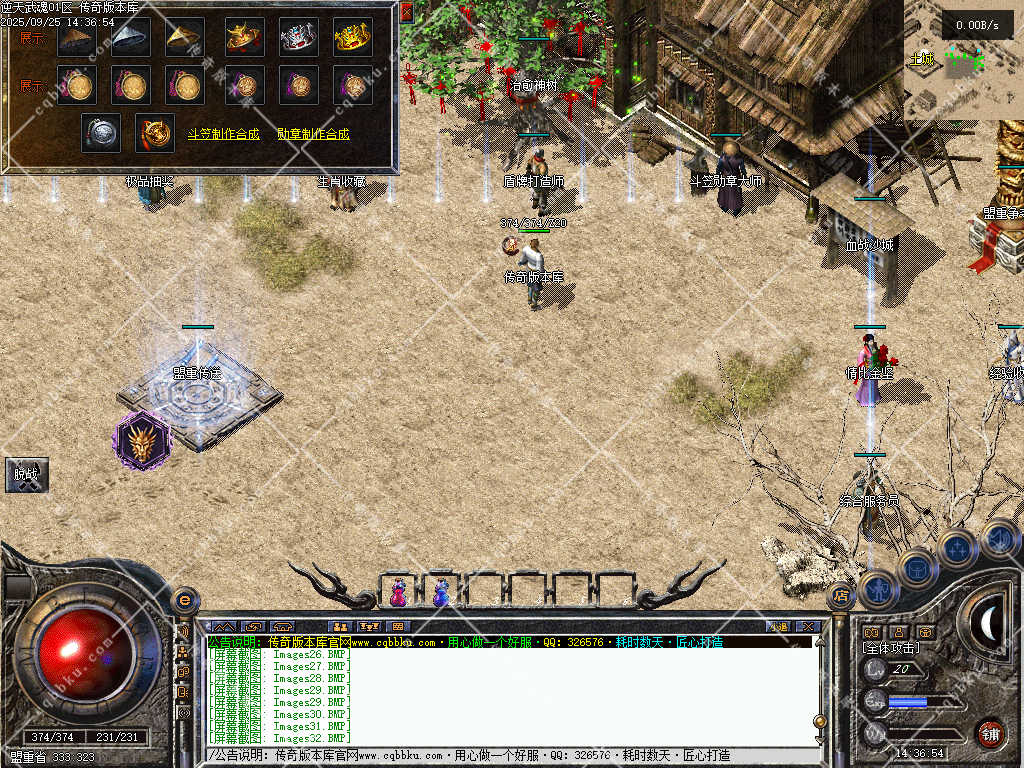Open the red 铺 stall button
This screenshot has width=1024, height=768.
coord(989,733)
